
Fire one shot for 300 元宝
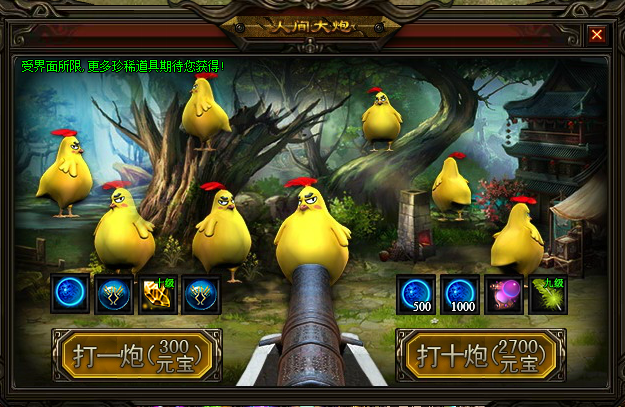click(x=137, y=355)
